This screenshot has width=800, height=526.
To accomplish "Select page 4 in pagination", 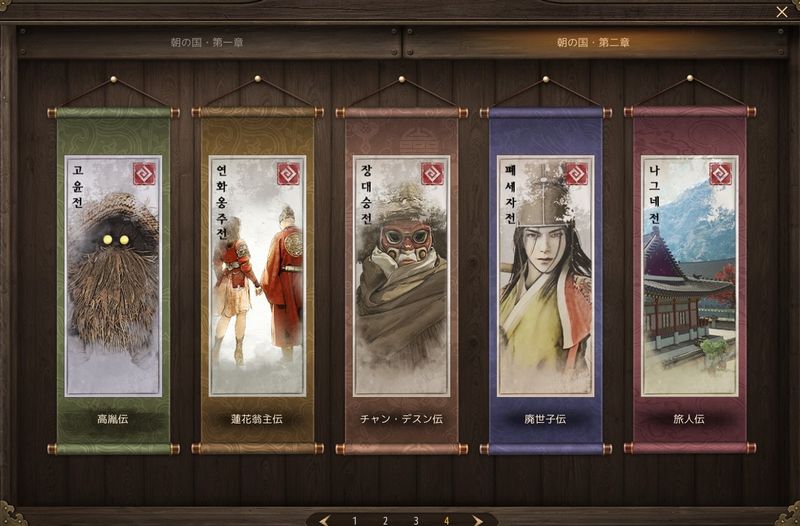I will (446, 520).
